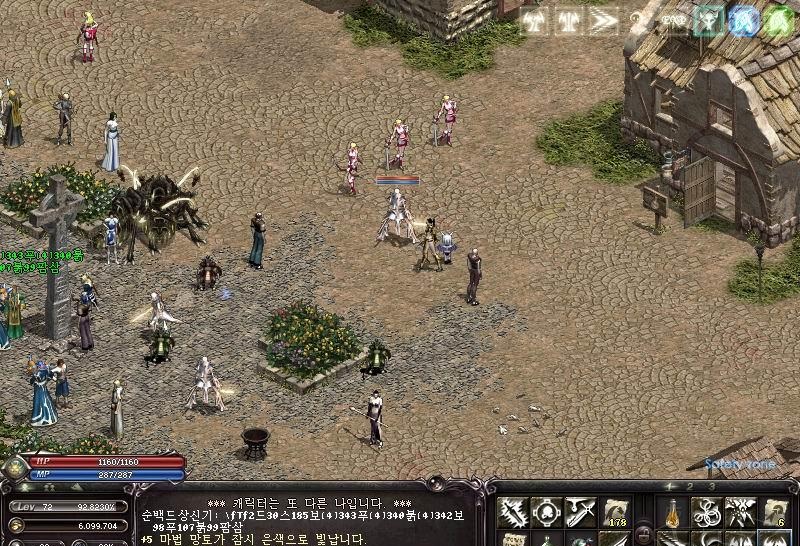800x546 pixels.
Task: Click the chat message log
Action: click(x=310, y=520)
